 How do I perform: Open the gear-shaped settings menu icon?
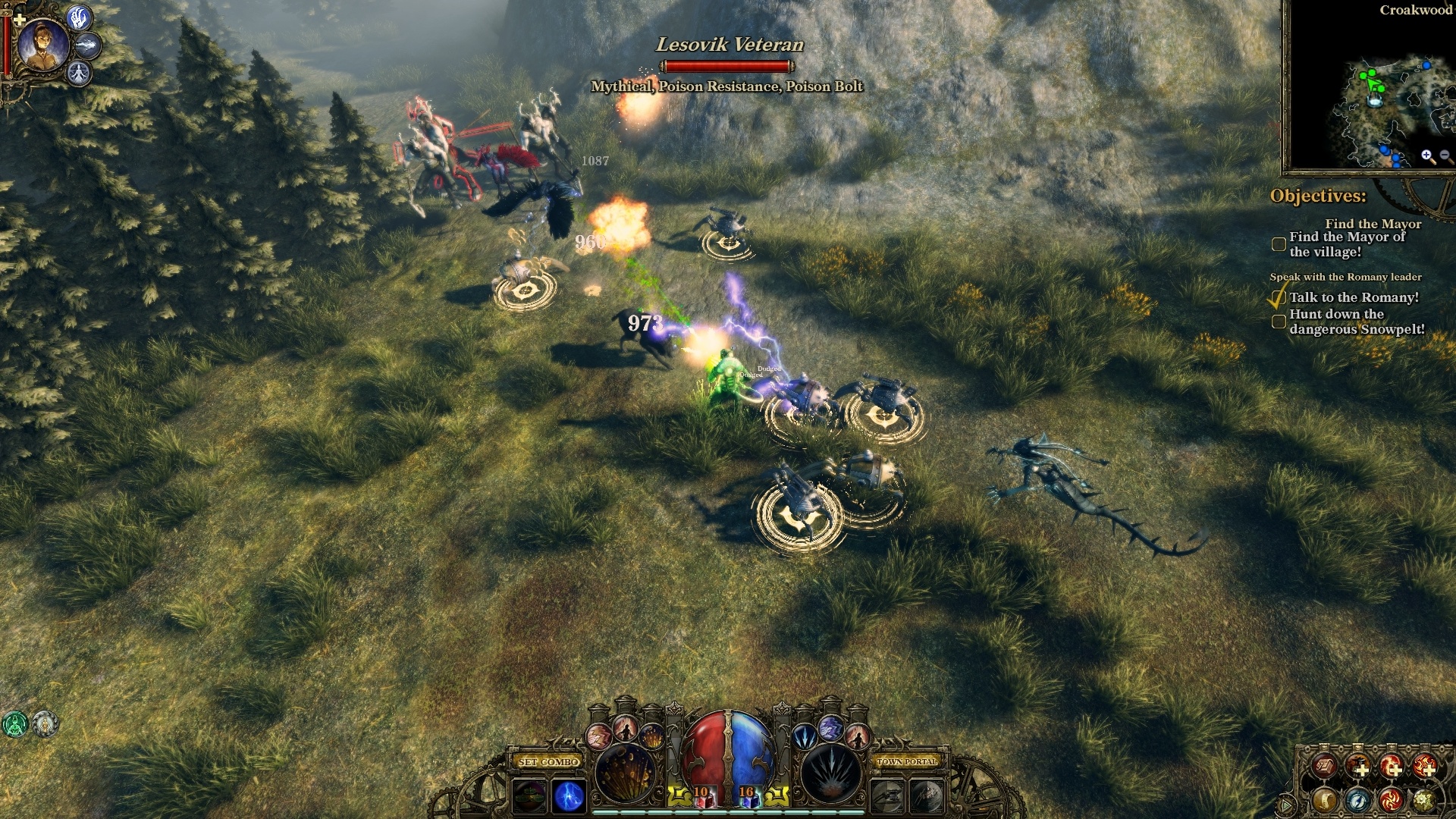(1424, 799)
